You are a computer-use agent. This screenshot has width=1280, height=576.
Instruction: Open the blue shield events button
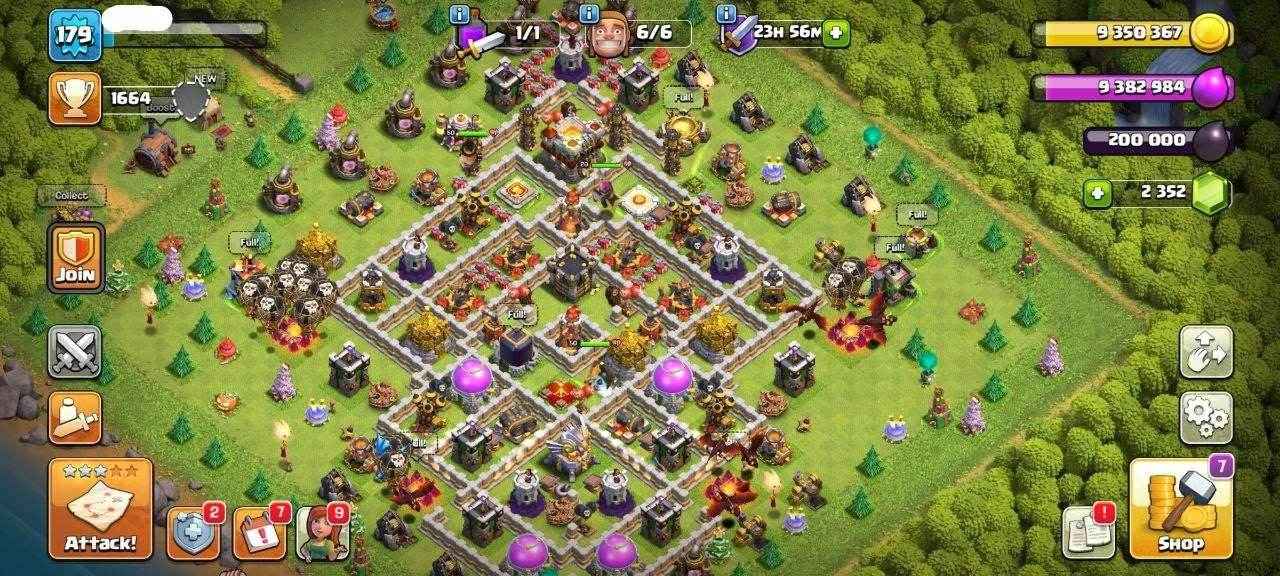pos(192,532)
